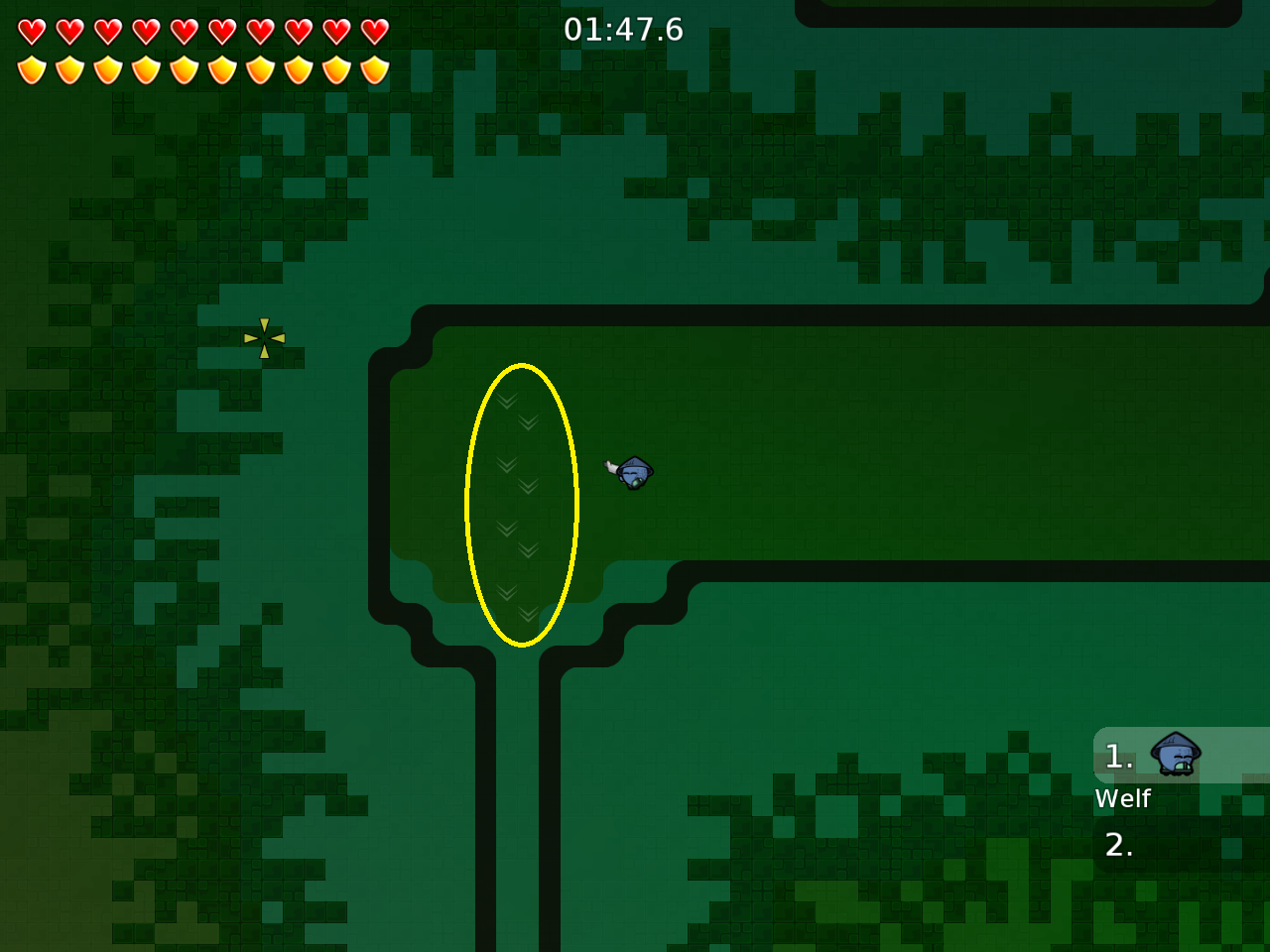
Task: Click the second golden shield icon
Action: tap(67, 67)
